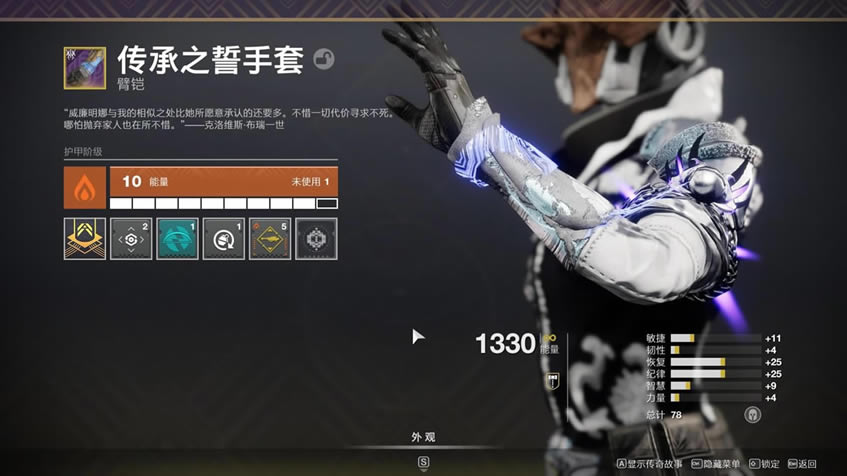This screenshot has height=476, width=847.
Task: Select the yellow diamond mod costing 5
Action: click(269, 239)
